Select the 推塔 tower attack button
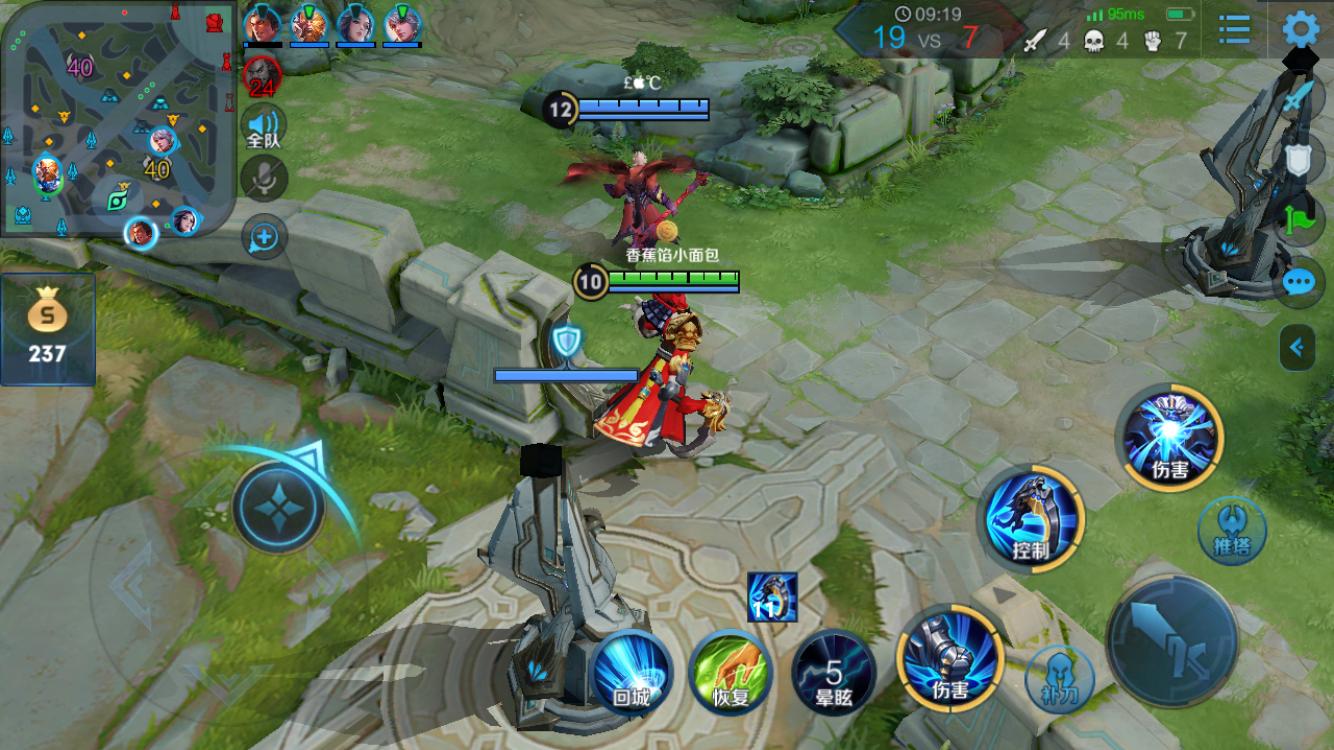The image size is (1334, 750). [x=1232, y=530]
